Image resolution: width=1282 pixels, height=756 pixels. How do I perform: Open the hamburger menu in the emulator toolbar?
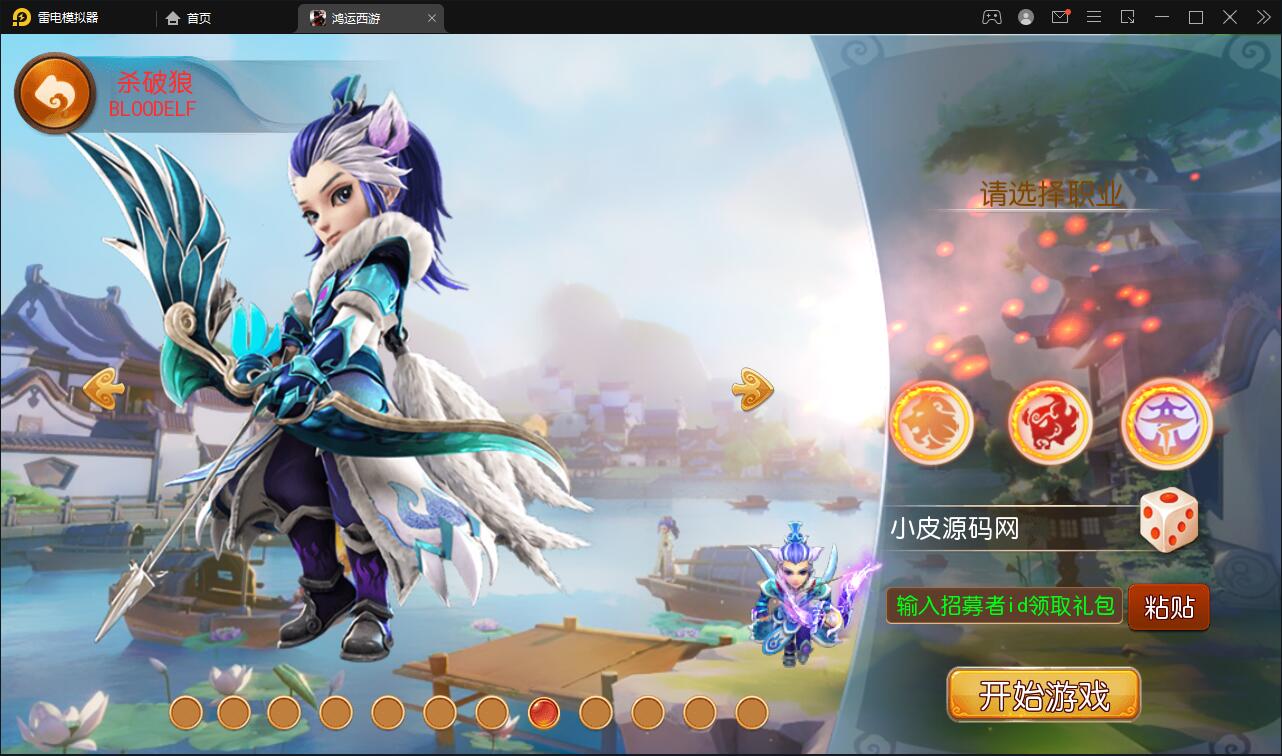[1094, 17]
